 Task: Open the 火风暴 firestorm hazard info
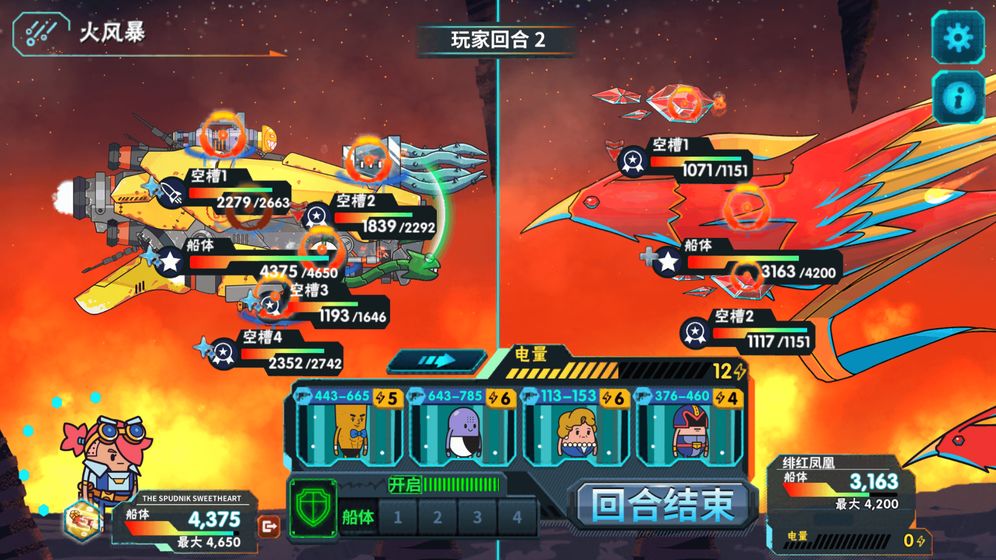(37, 33)
